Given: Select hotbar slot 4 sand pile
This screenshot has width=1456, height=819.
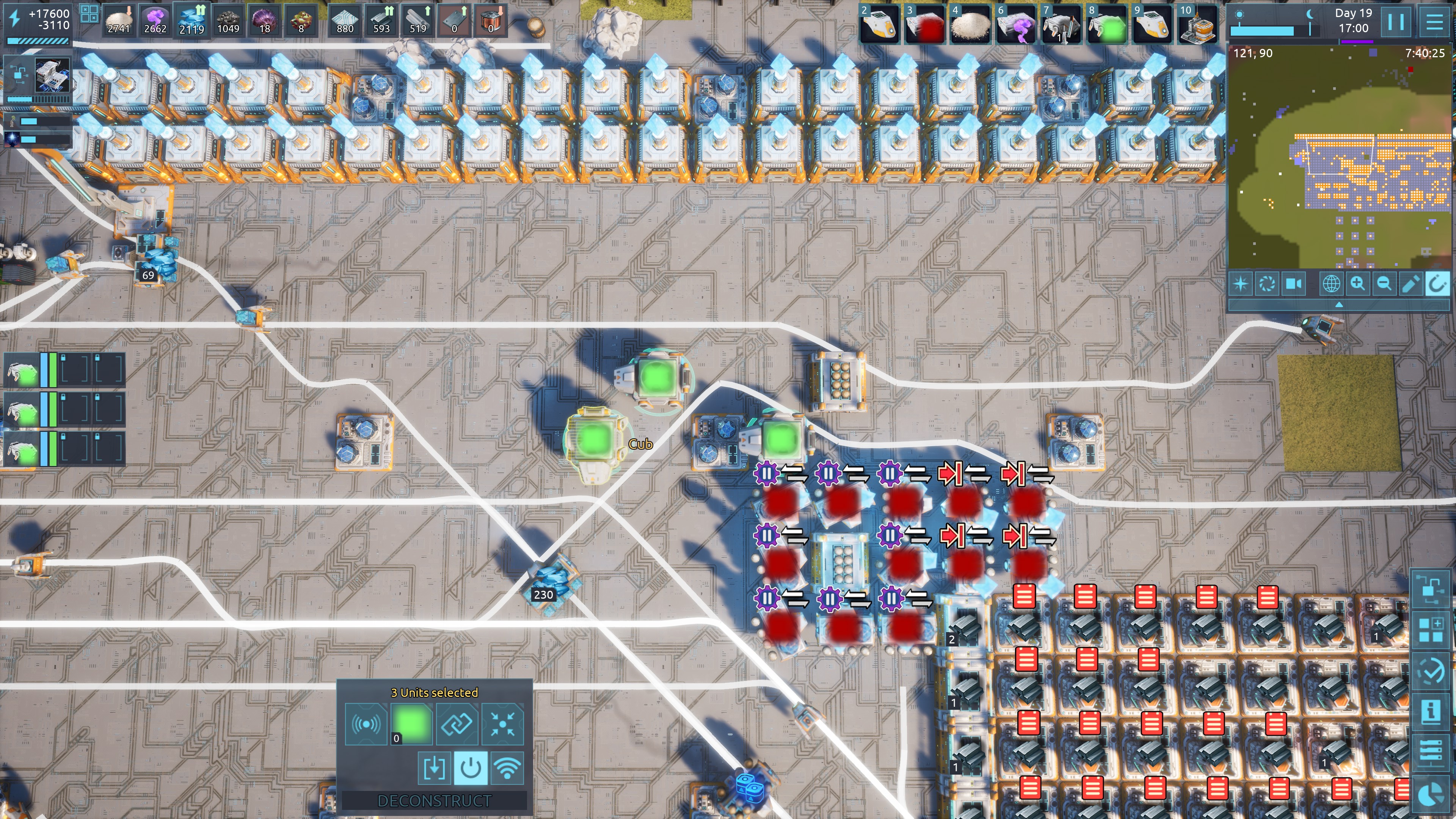Looking at the screenshot, I should [971, 24].
